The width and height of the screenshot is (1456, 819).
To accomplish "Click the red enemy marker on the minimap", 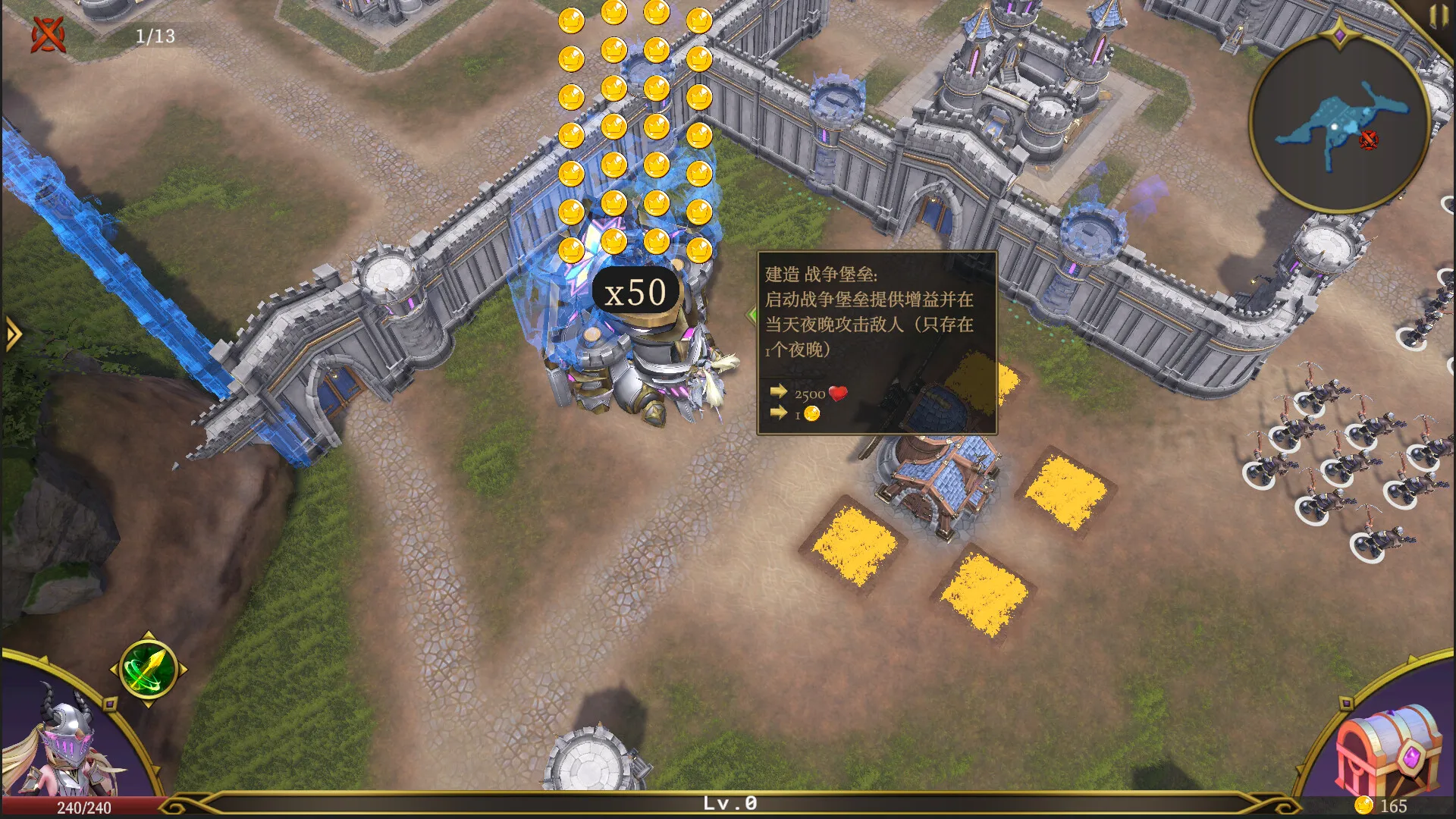I will click(x=1370, y=140).
